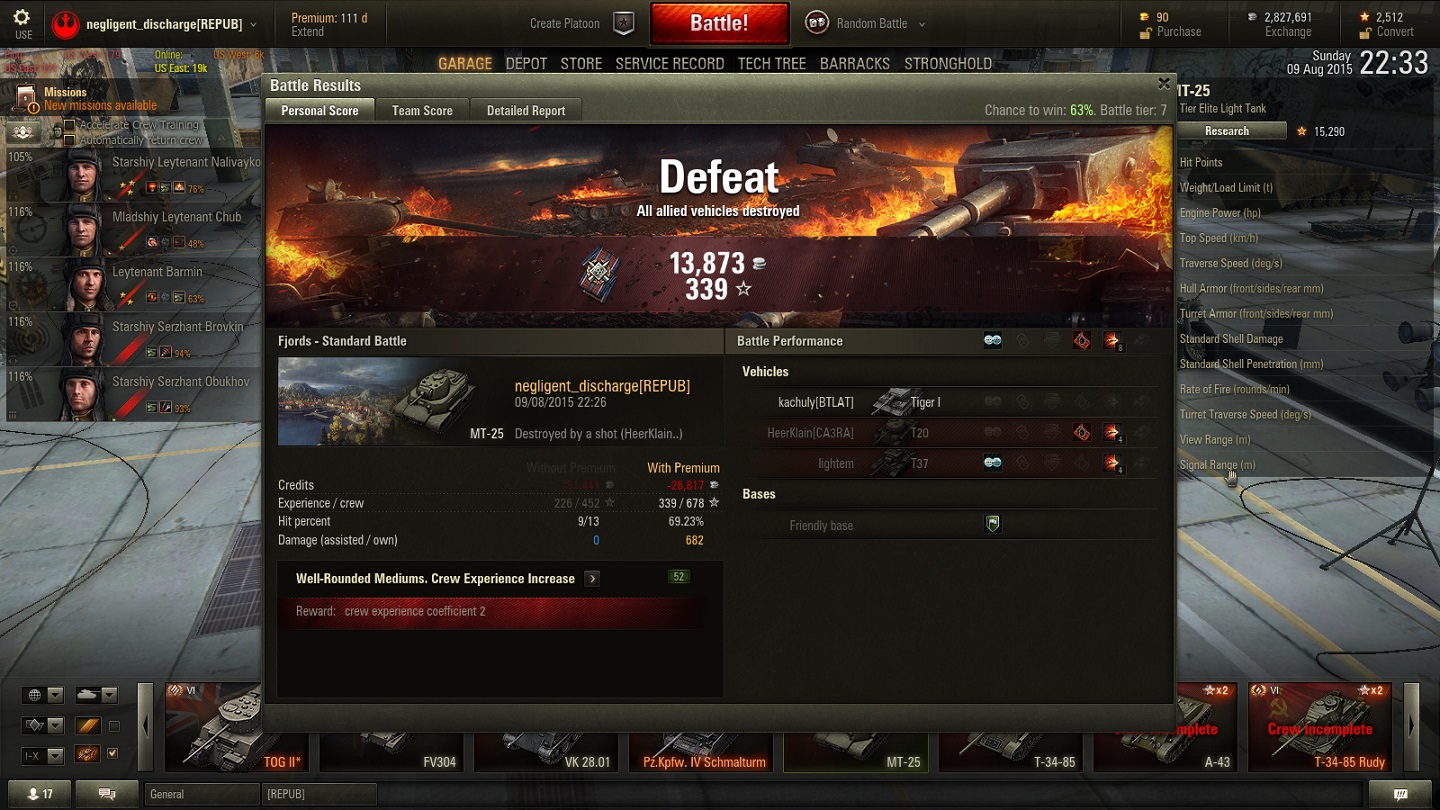The height and width of the screenshot is (810, 1440).
Task: Switch to the Team Score tab
Action: coord(422,111)
